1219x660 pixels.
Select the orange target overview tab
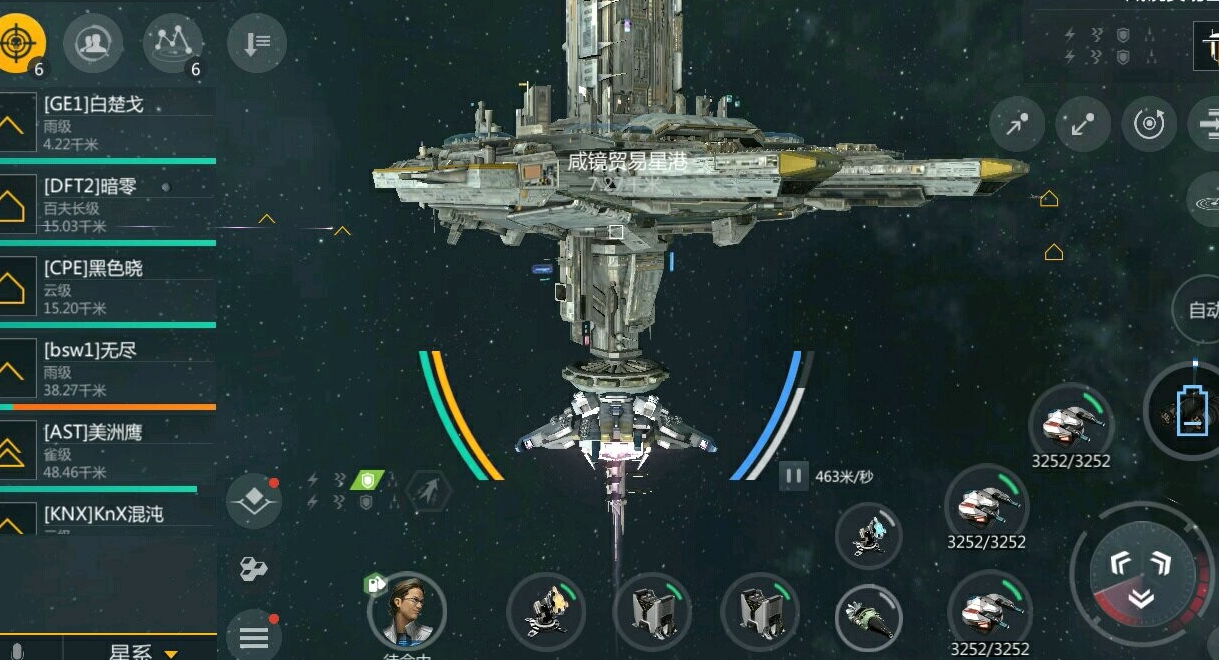pyautogui.click(x=23, y=42)
